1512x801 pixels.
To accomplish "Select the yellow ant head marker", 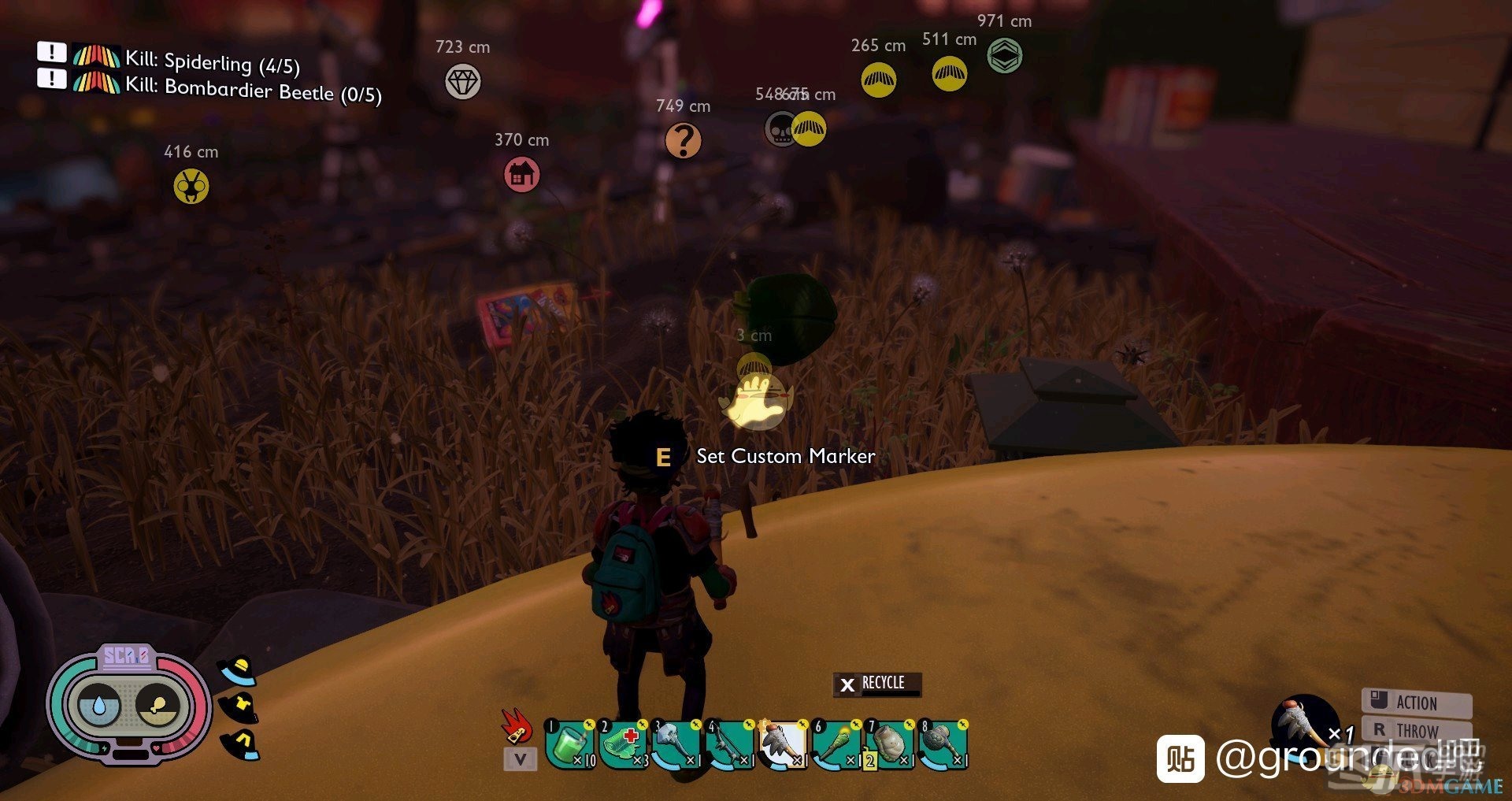I will click(191, 187).
